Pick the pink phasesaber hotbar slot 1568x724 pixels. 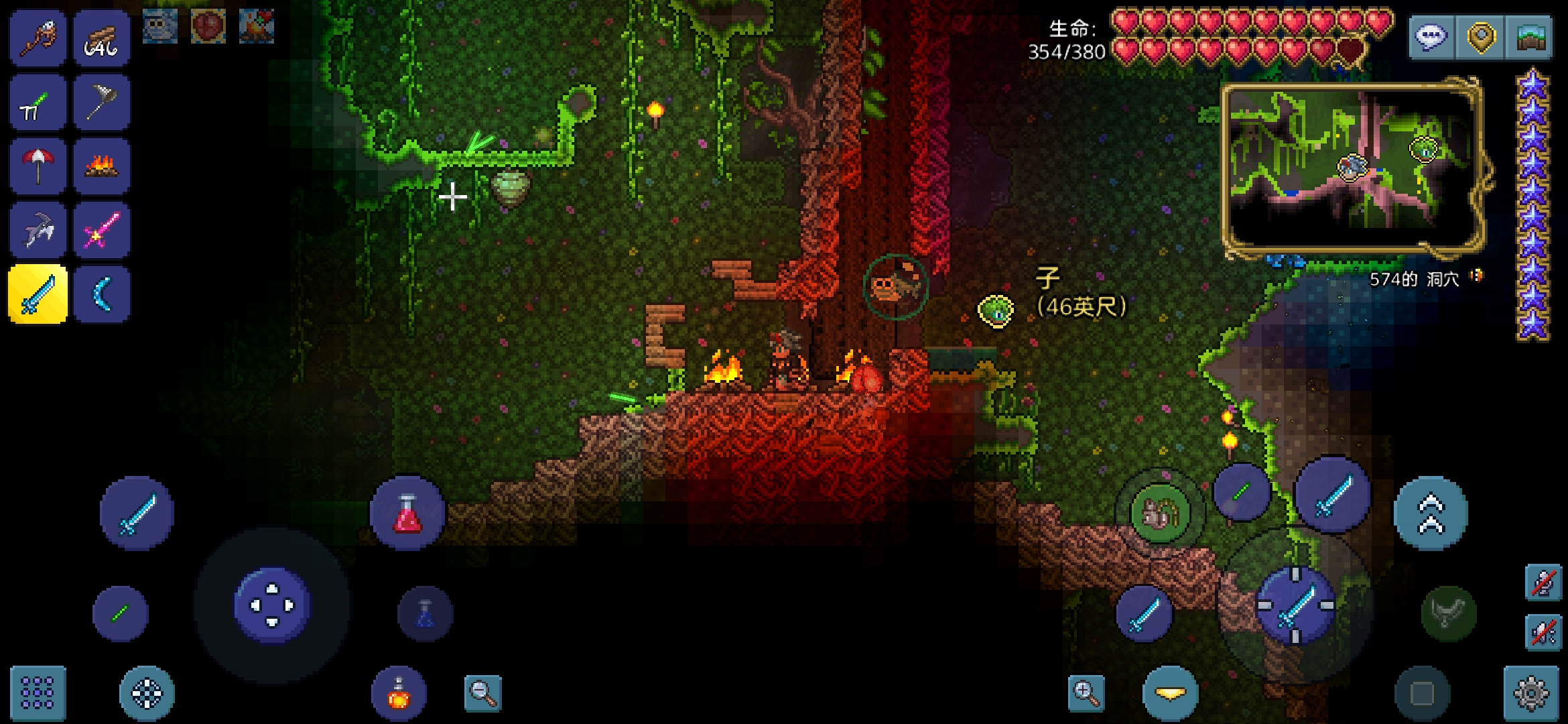pyautogui.click(x=102, y=230)
